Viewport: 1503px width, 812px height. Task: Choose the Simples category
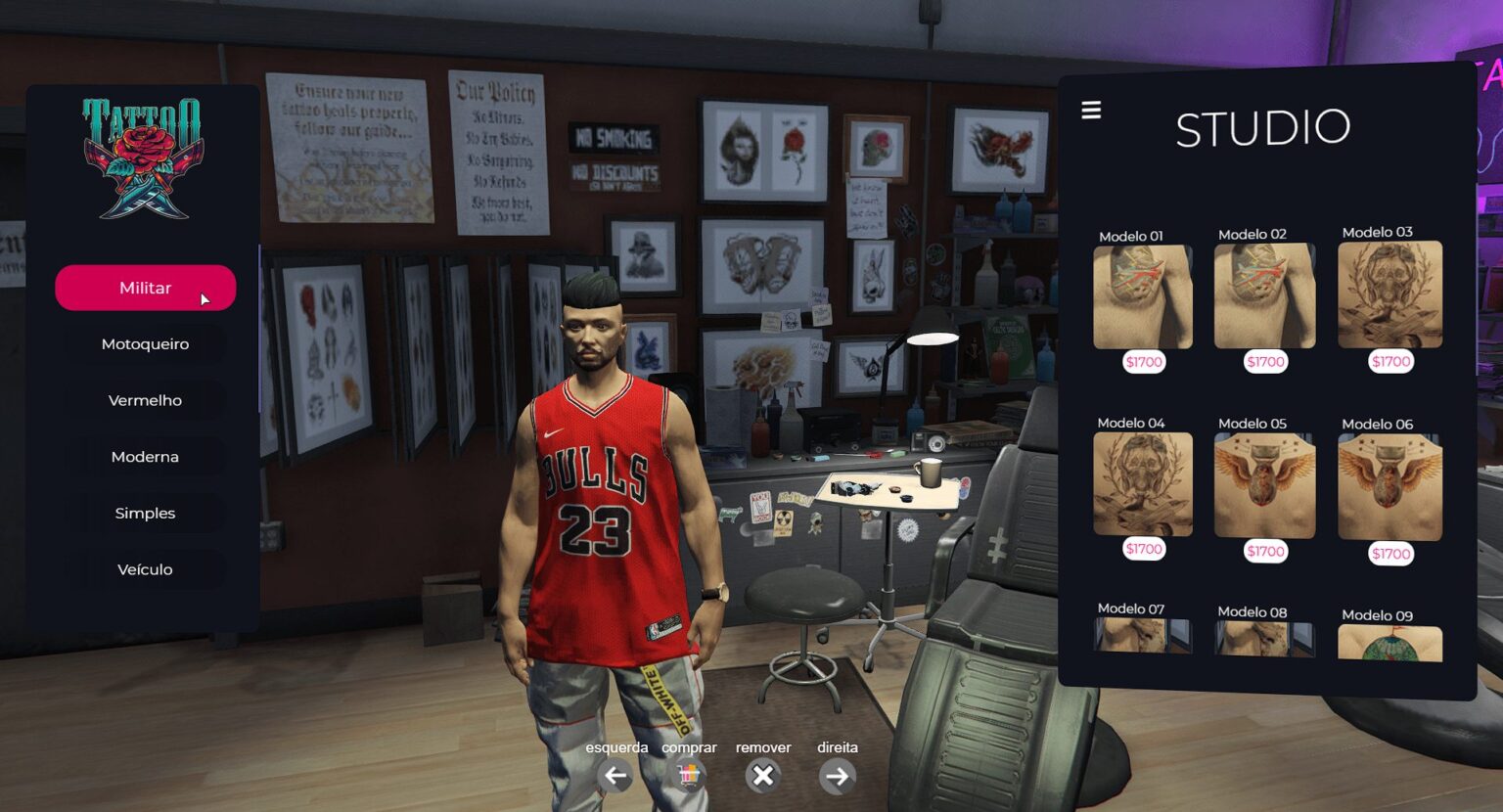(145, 512)
